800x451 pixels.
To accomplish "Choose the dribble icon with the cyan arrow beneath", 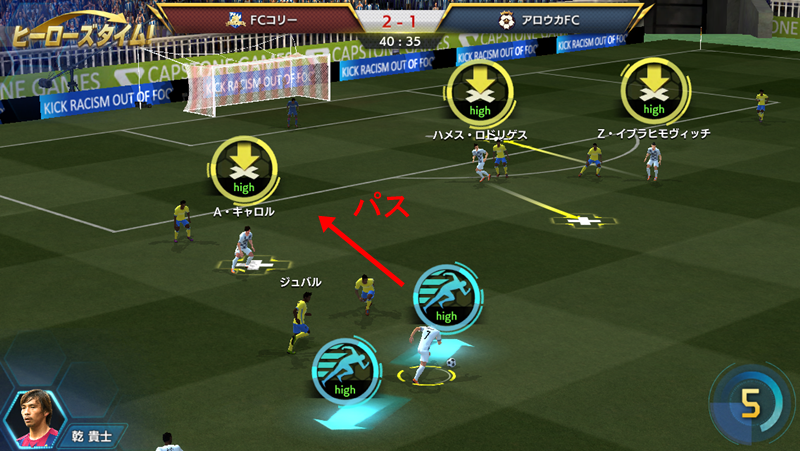I will pyautogui.click(x=346, y=370).
